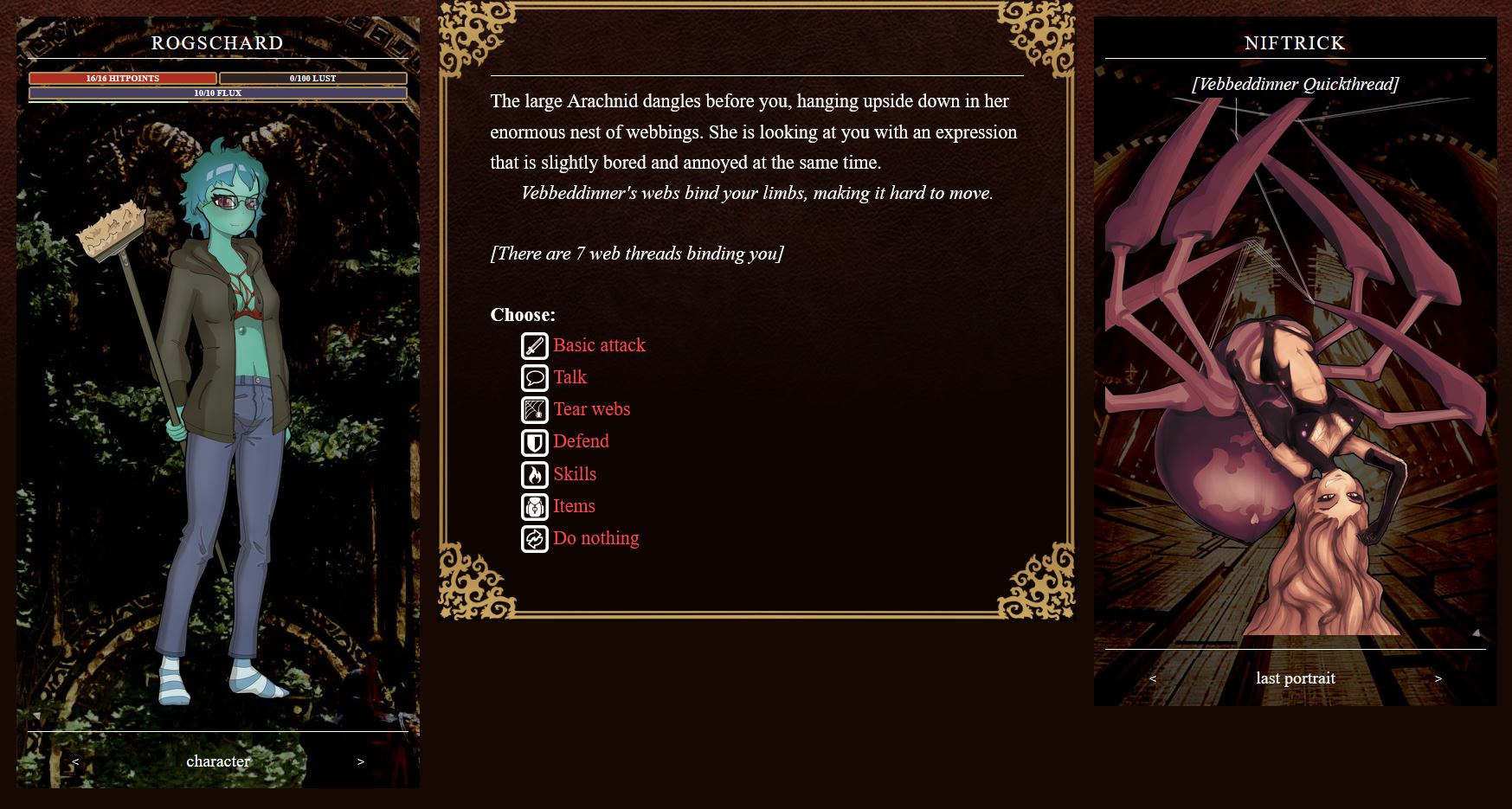The height and width of the screenshot is (809, 1512).
Task: Click the next character arrow under Rogschard
Action: pyautogui.click(x=360, y=761)
